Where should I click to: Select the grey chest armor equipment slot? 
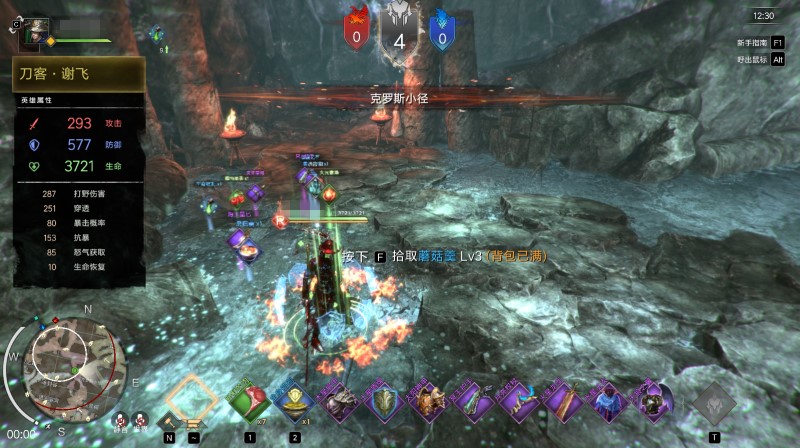coord(339,402)
